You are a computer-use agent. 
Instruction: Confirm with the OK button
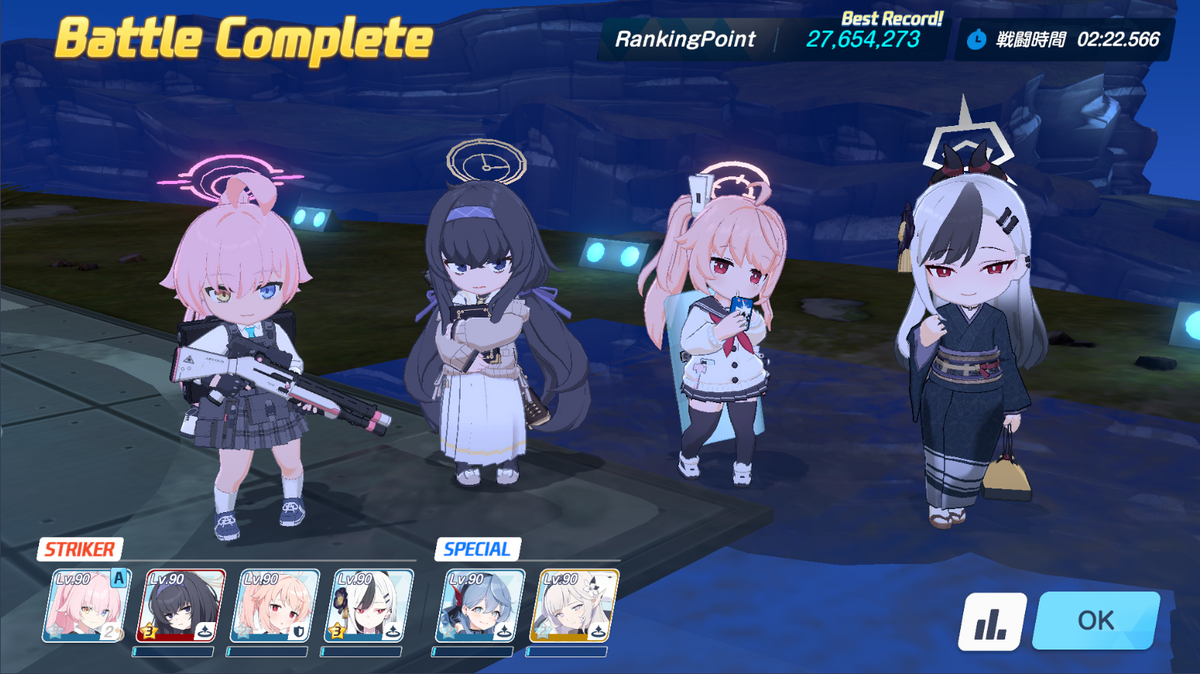click(1095, 621)
